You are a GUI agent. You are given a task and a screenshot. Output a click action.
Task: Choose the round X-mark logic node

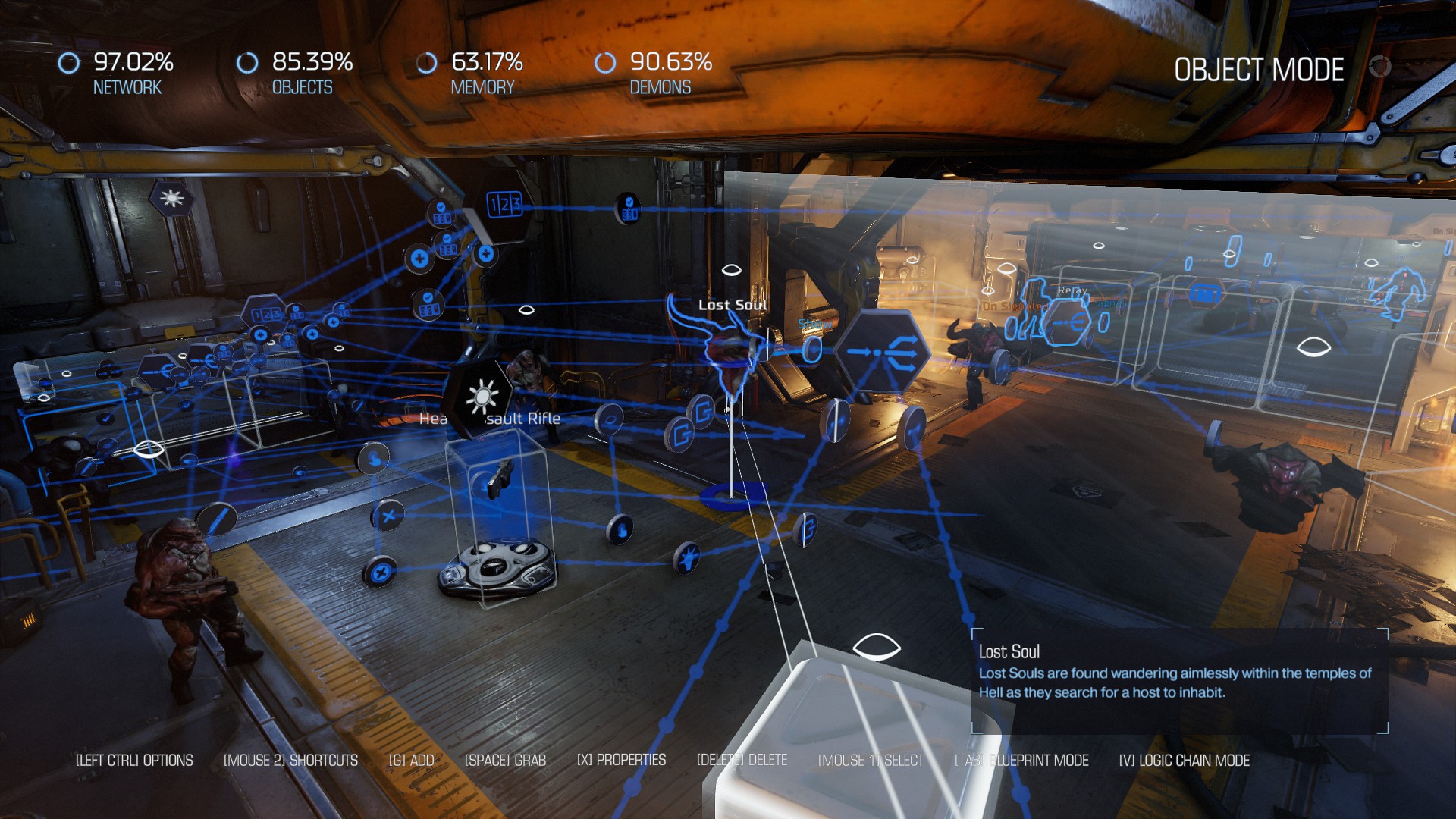(388, 516)
